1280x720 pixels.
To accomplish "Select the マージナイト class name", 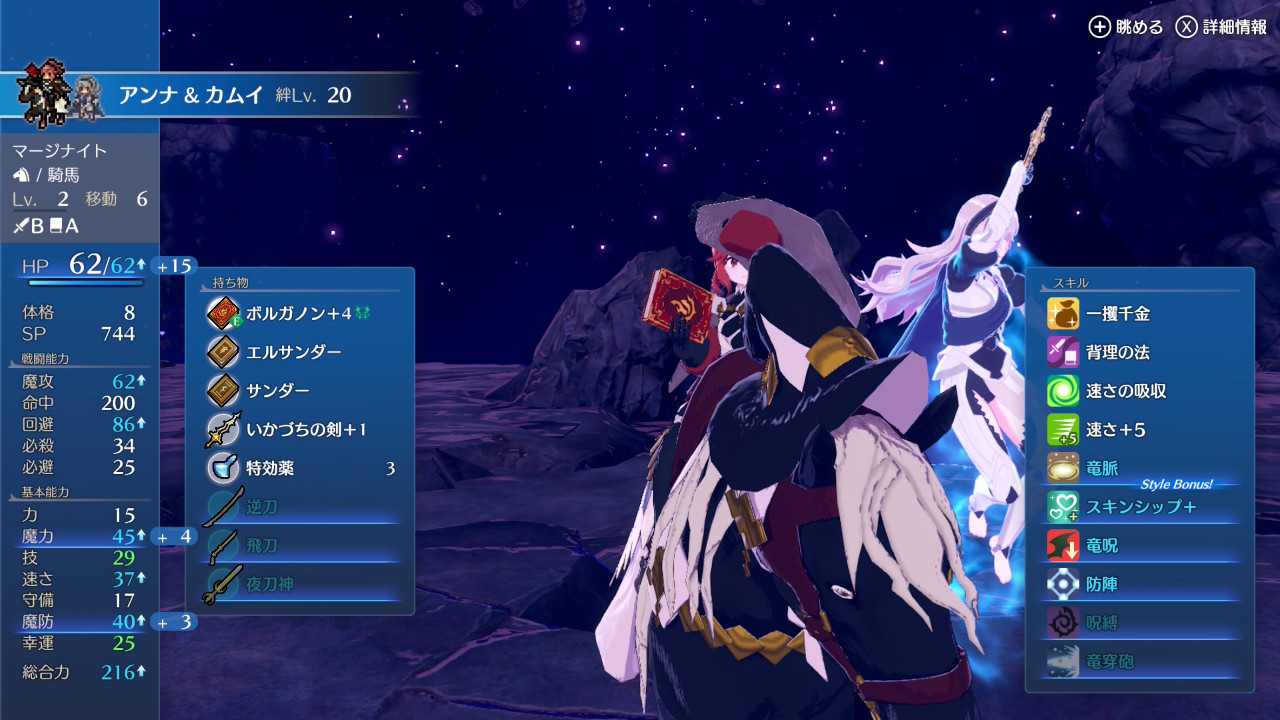I will pos(60,151).
